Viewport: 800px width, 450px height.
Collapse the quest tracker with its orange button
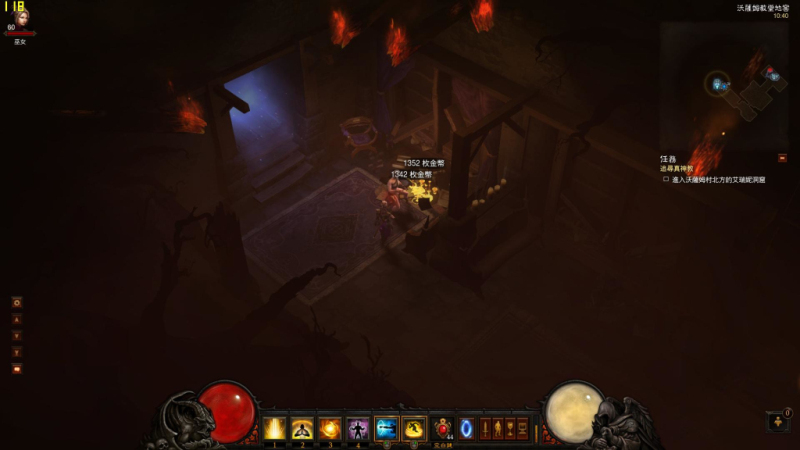782,157
